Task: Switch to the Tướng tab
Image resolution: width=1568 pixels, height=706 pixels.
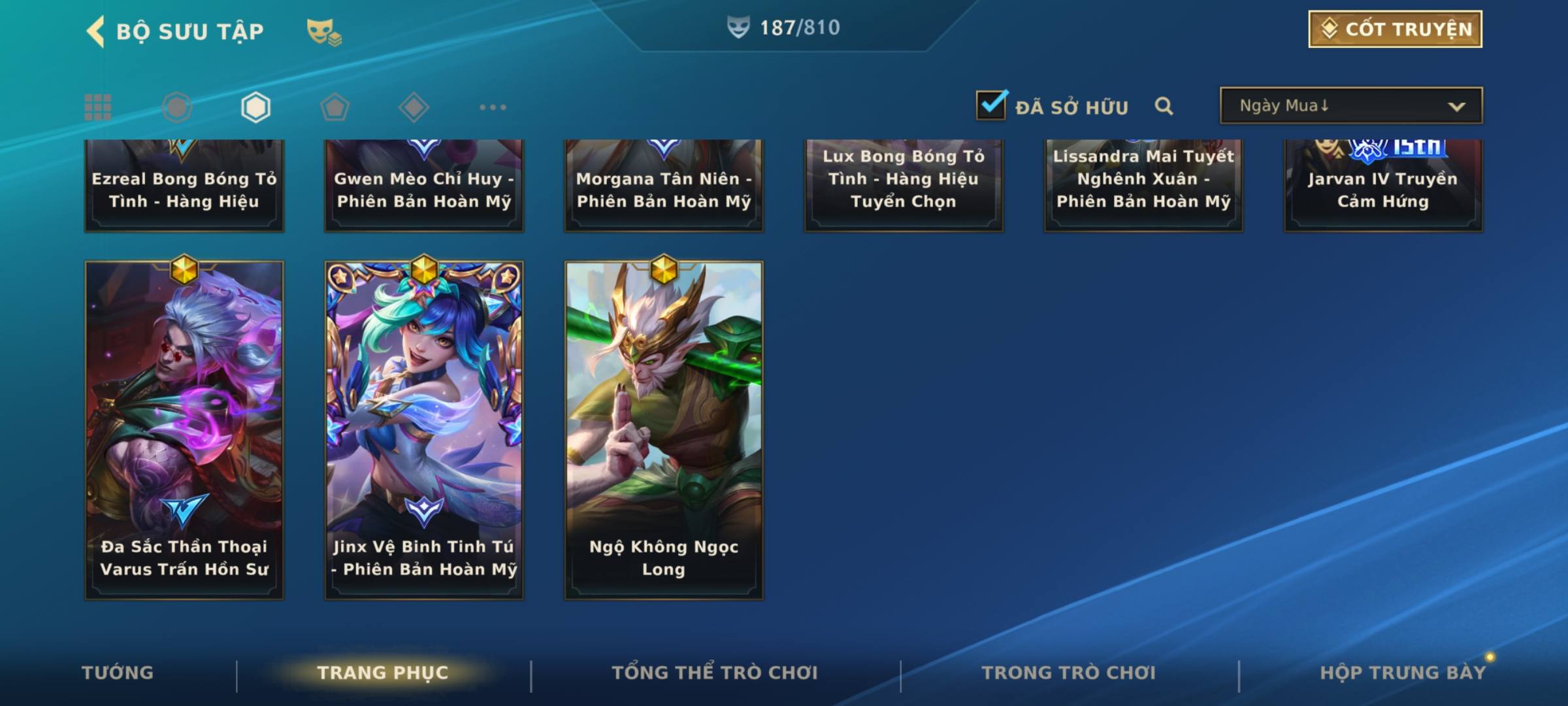Action: (x=118, y=673)
